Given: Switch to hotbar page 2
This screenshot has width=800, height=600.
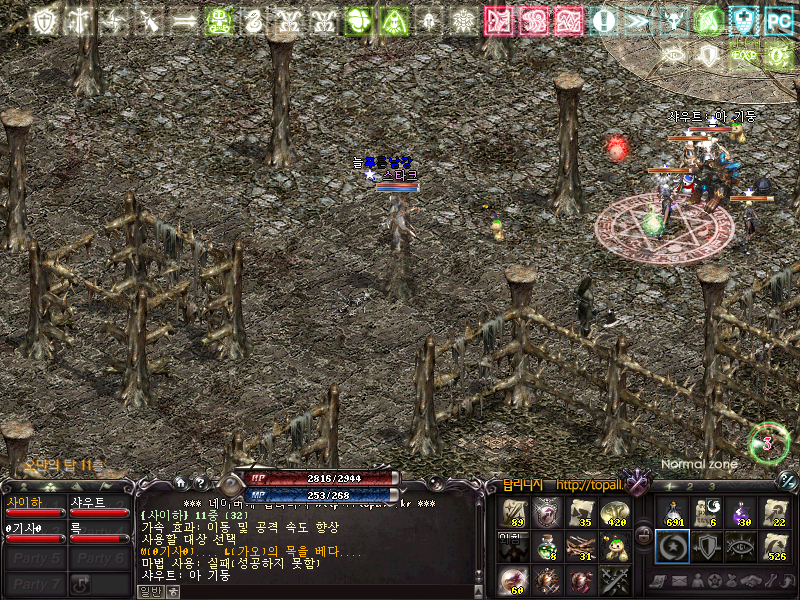Looking at the screenshot, I should pyautogui.click(x=690, y=486).
